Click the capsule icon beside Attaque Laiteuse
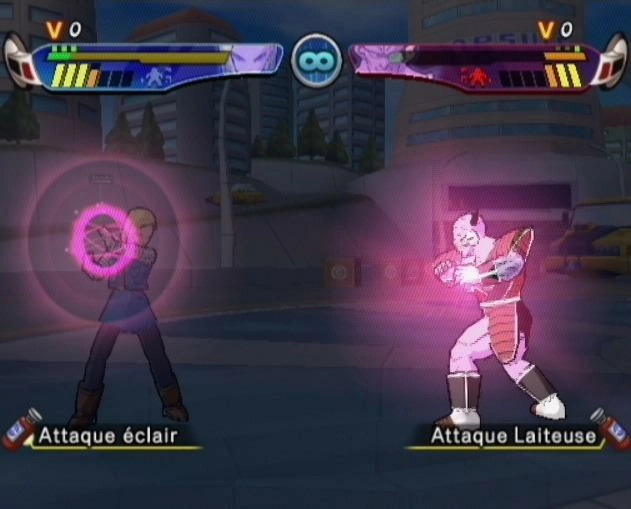The width and height of the screenshot is (631, 509). 612,429
